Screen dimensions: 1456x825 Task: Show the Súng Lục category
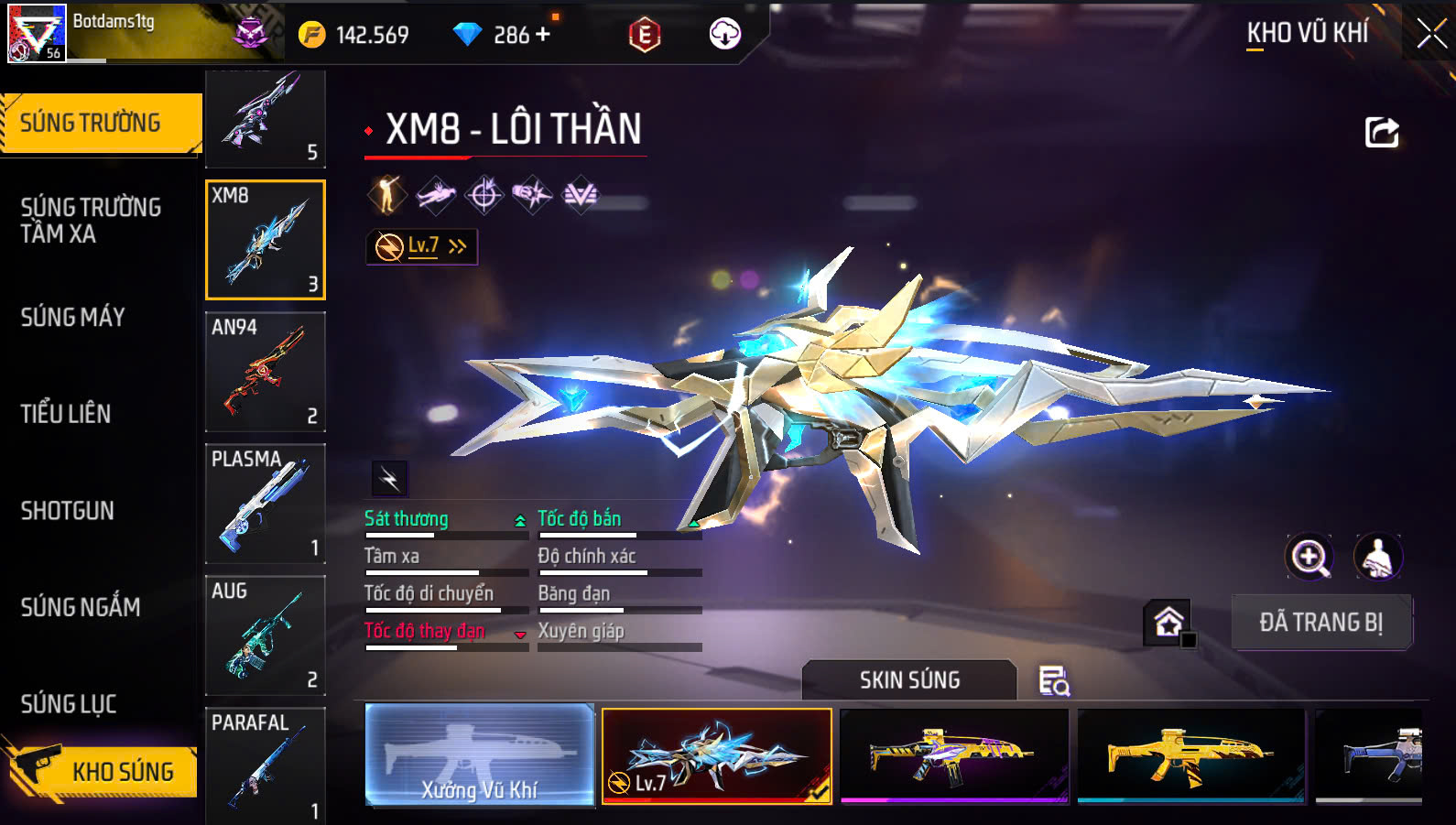pos(69,704)
